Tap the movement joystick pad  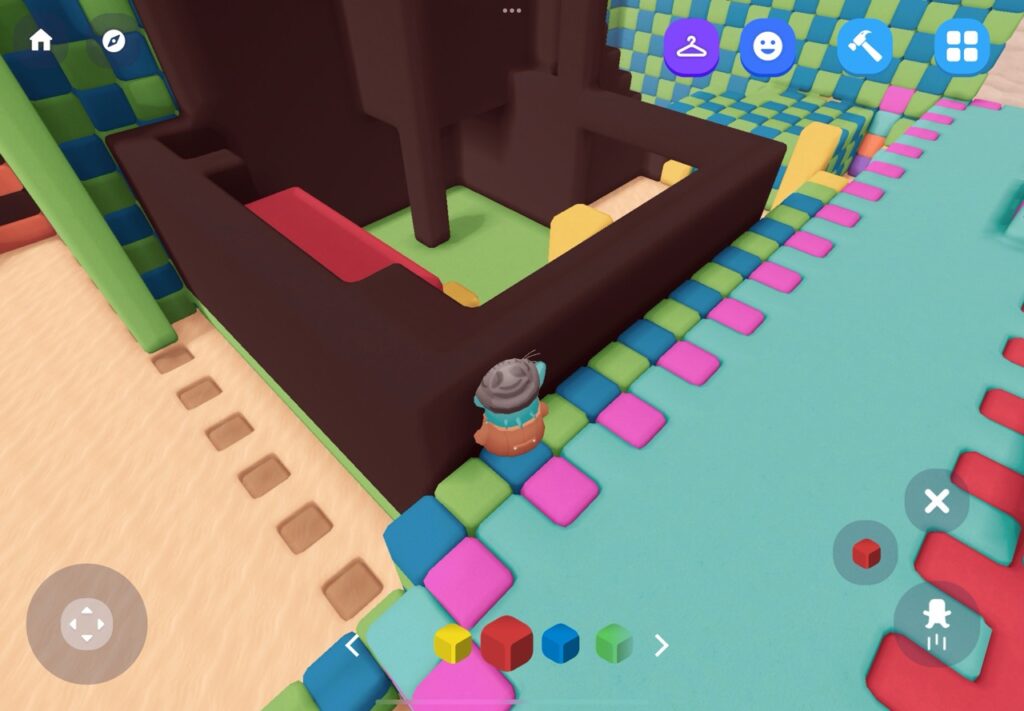tap(87, 624)
